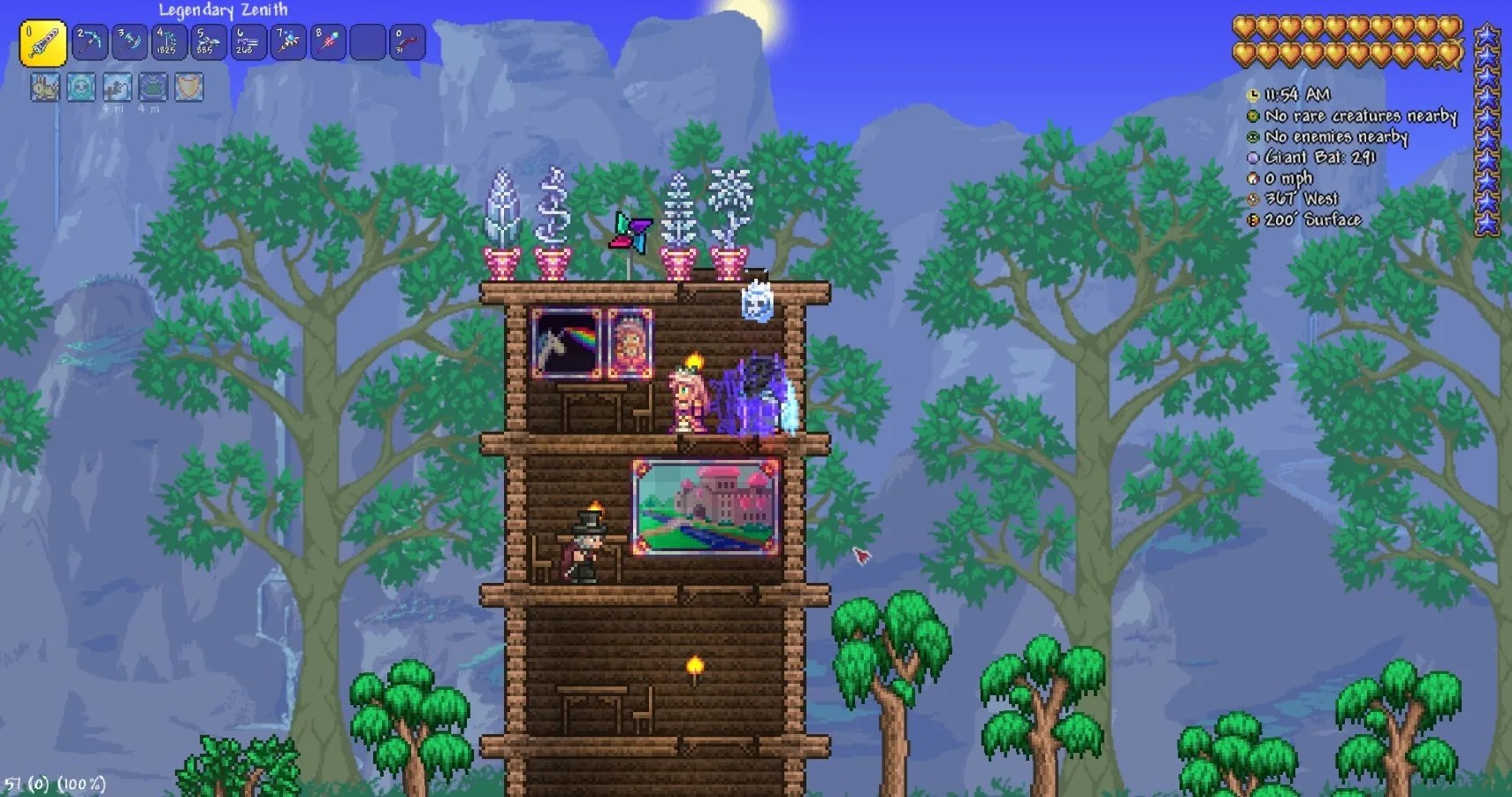Viewport: 1512px width, 797px height.
Task: Click the bunny mount buff icon
Action: tap(44, 88)
